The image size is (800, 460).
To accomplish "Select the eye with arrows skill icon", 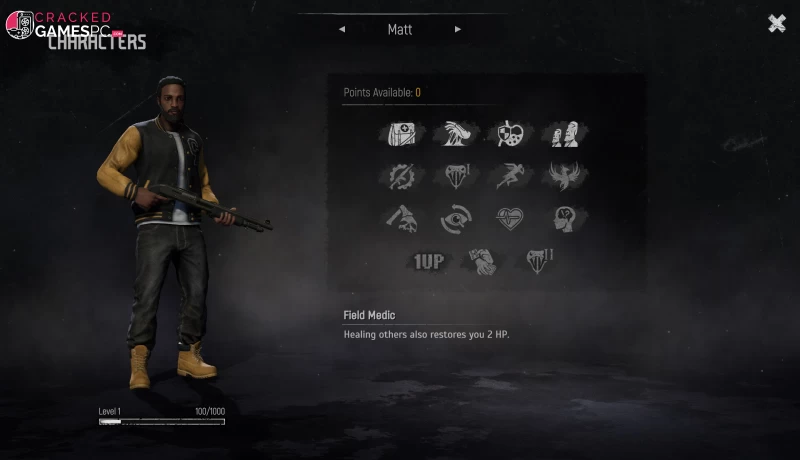I will 455,218.
